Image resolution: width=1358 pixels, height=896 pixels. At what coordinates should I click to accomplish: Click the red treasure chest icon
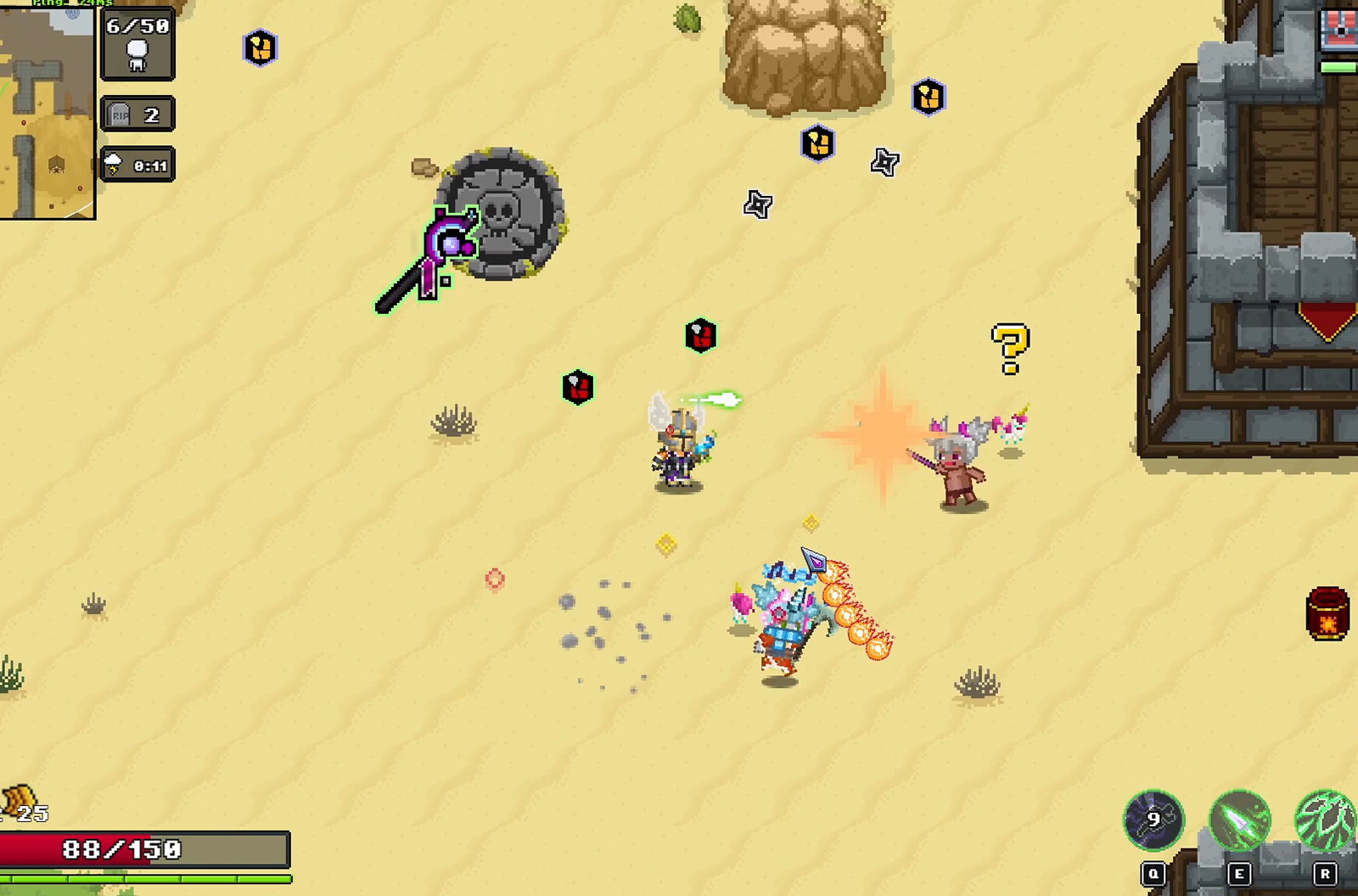(x=1339, y=31)
